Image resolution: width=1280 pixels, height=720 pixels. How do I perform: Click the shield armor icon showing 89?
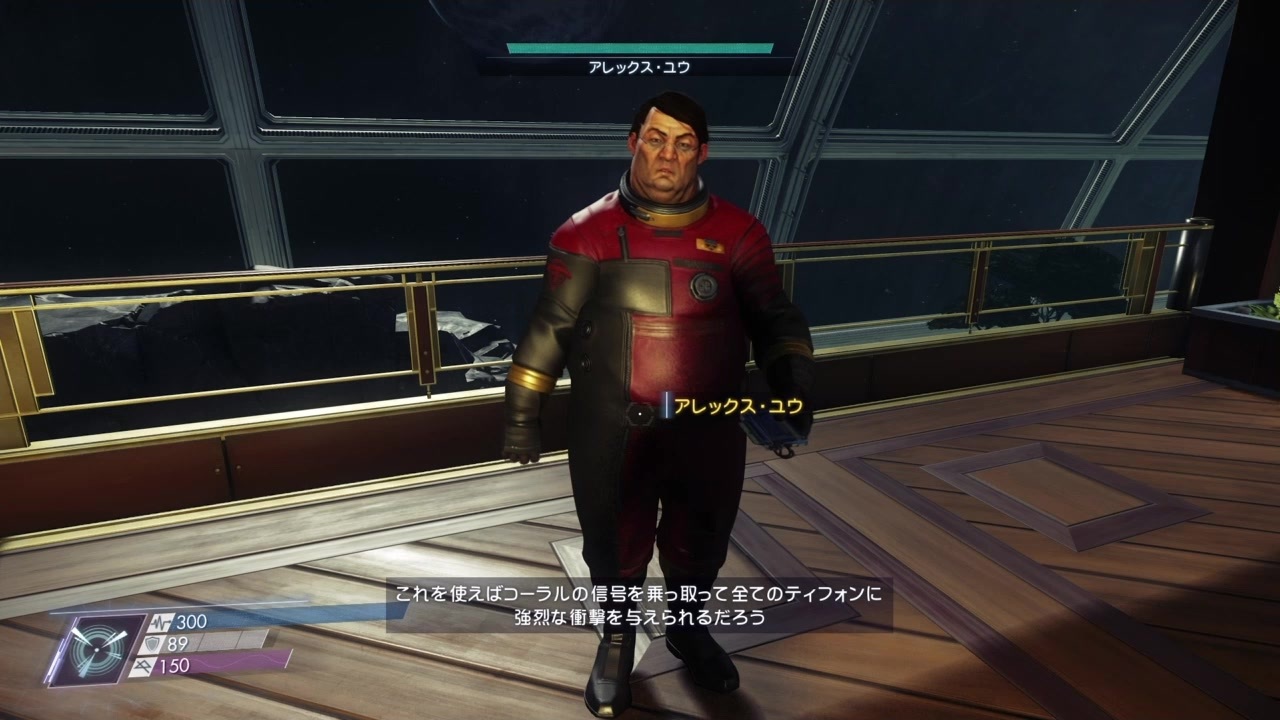pos(153,644)
